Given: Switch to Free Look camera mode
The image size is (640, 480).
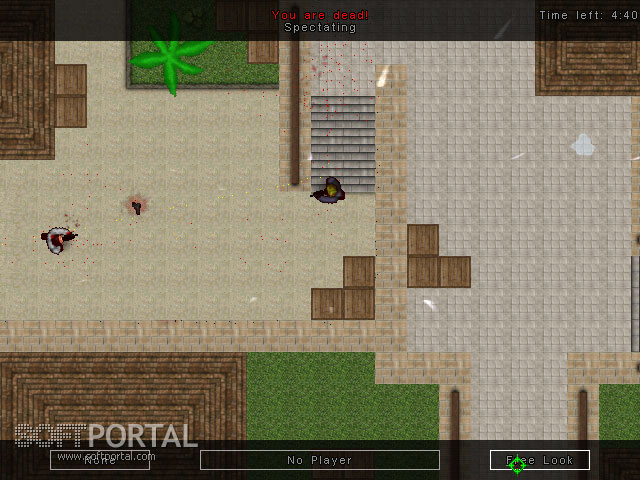Looking at the screenshot, I should pyautogui.click(x=540, y=460).
